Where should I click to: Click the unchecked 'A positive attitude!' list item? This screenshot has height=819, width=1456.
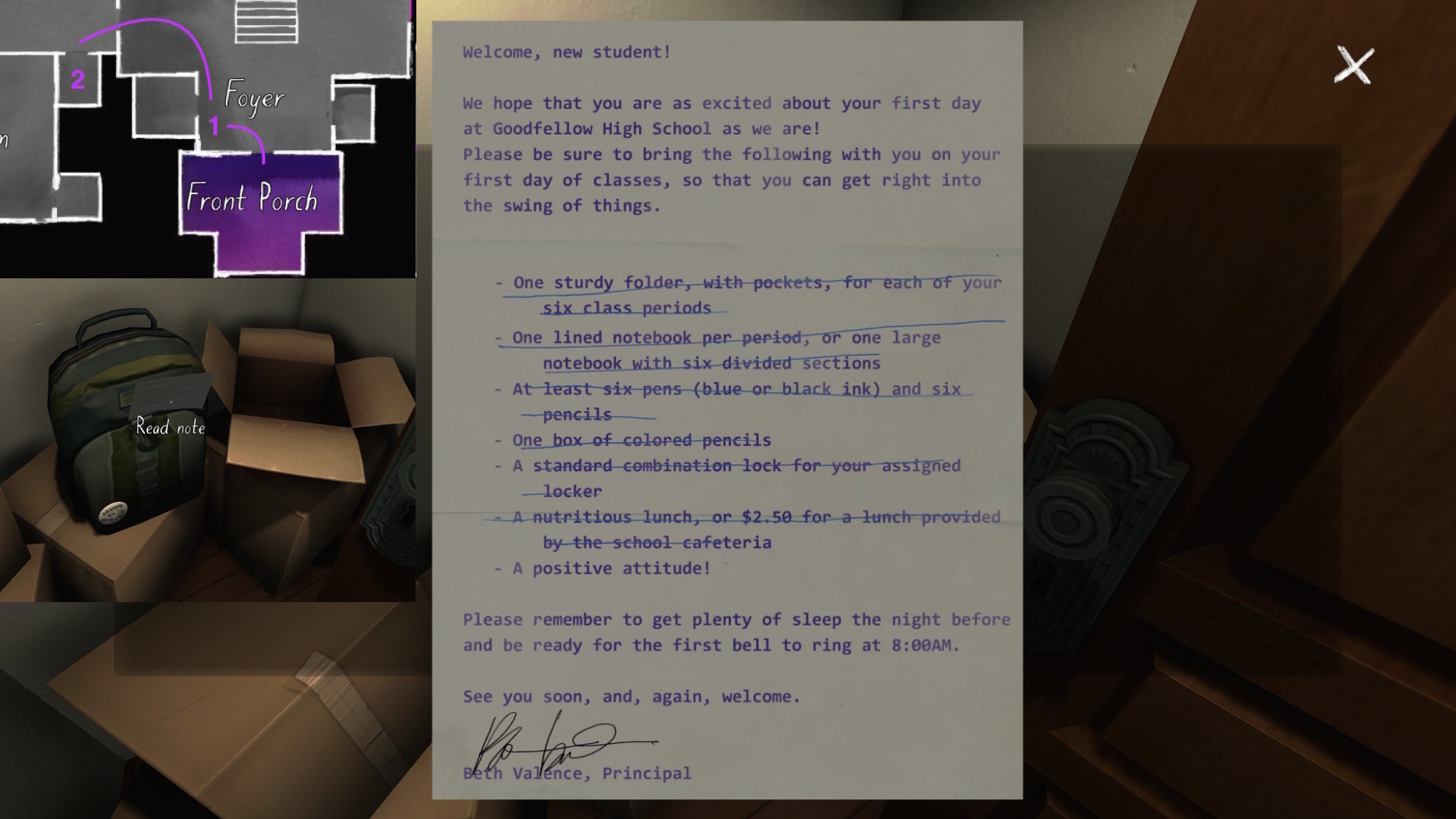[610, 568]
